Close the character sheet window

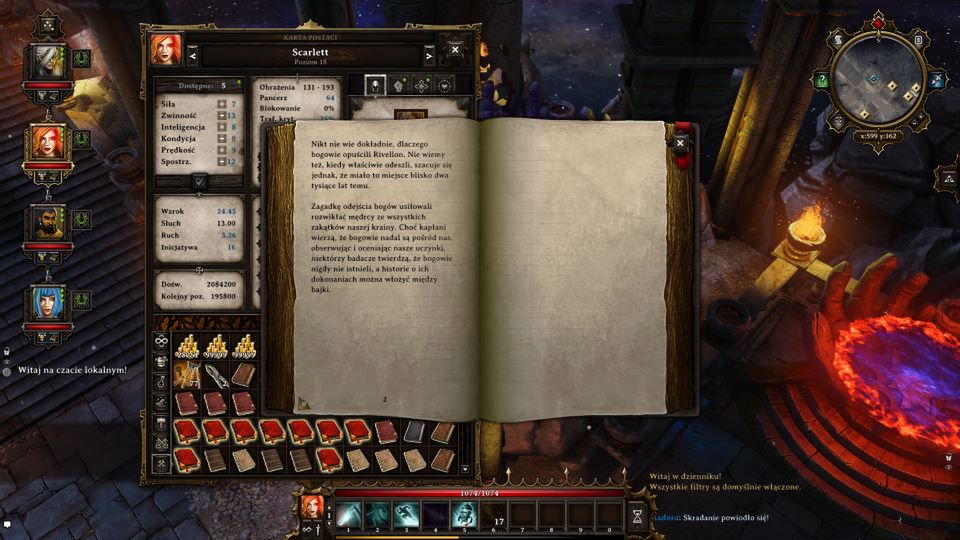456,49
